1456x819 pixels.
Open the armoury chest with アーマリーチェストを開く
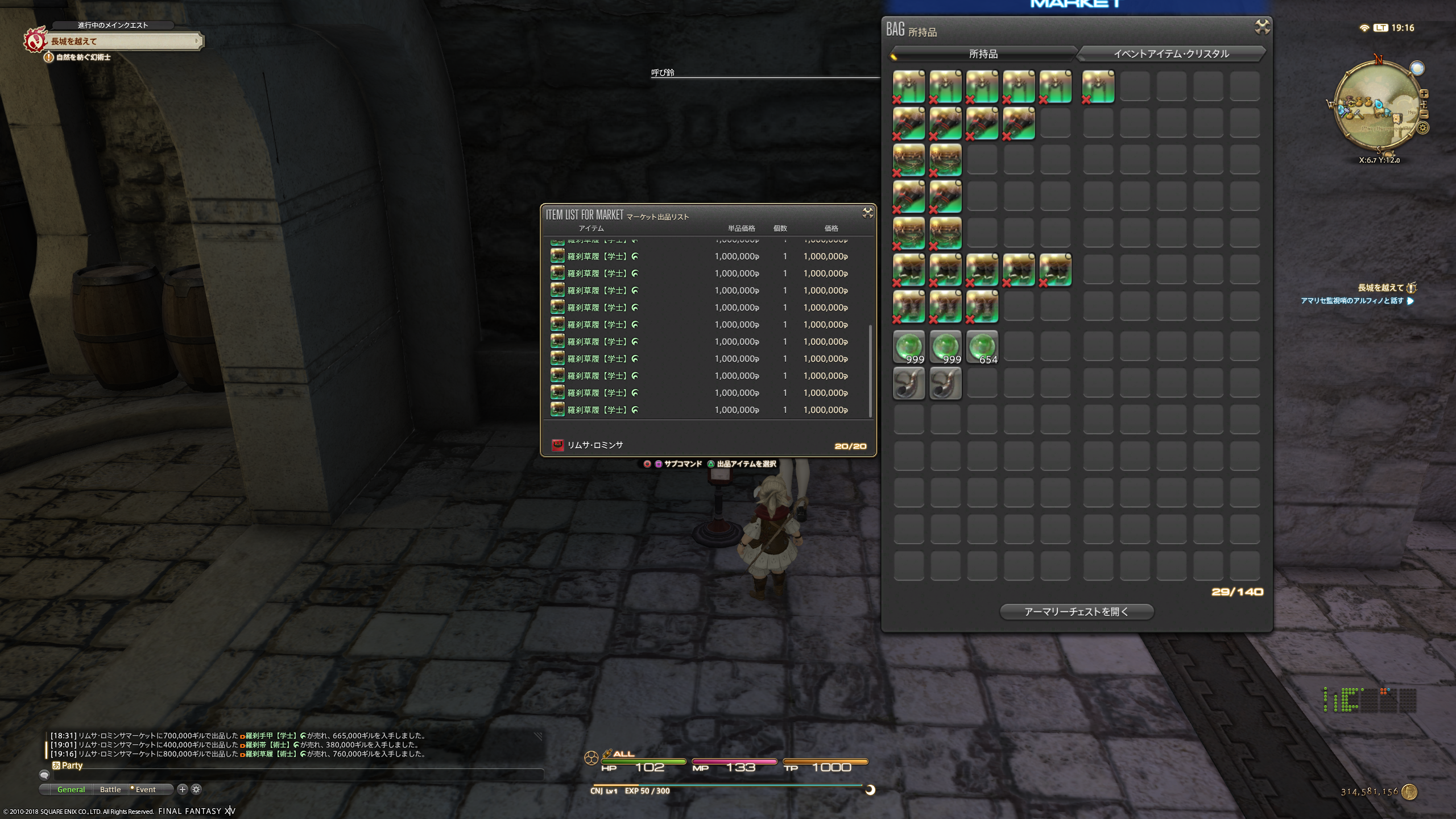coord(1076,611)
